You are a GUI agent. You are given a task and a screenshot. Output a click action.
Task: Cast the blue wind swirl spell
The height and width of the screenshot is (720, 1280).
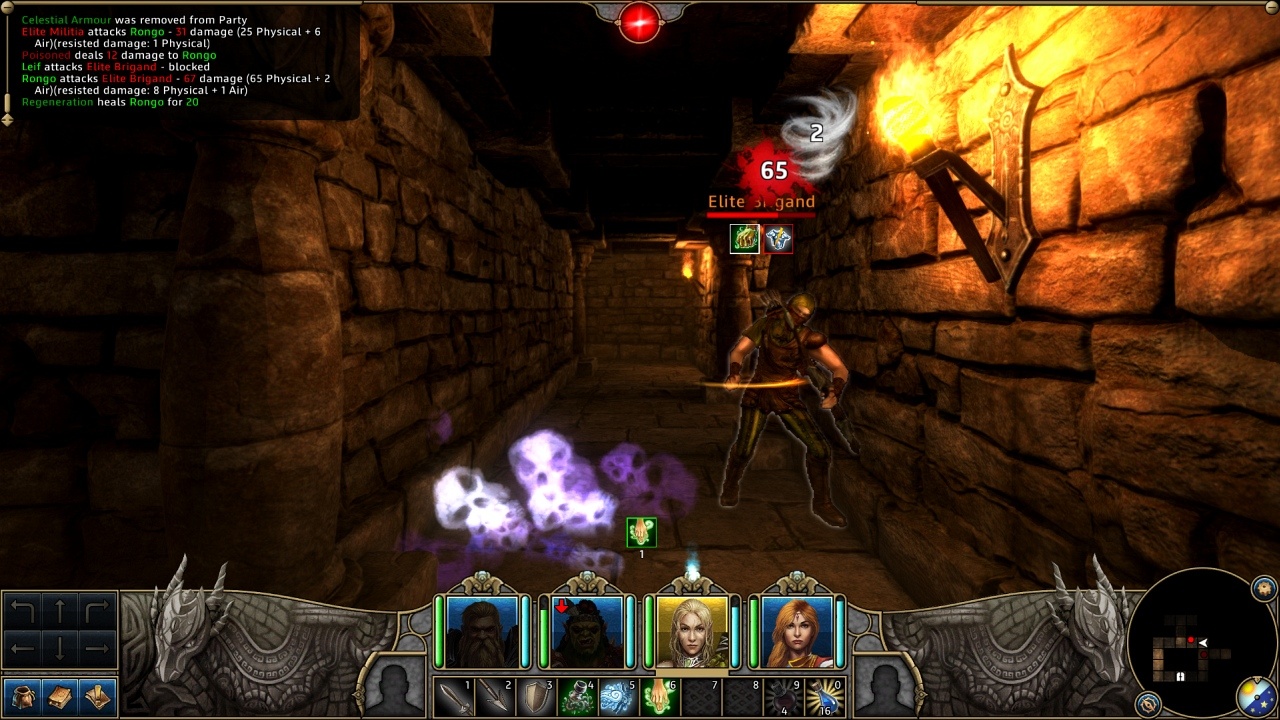click(617, 697)
